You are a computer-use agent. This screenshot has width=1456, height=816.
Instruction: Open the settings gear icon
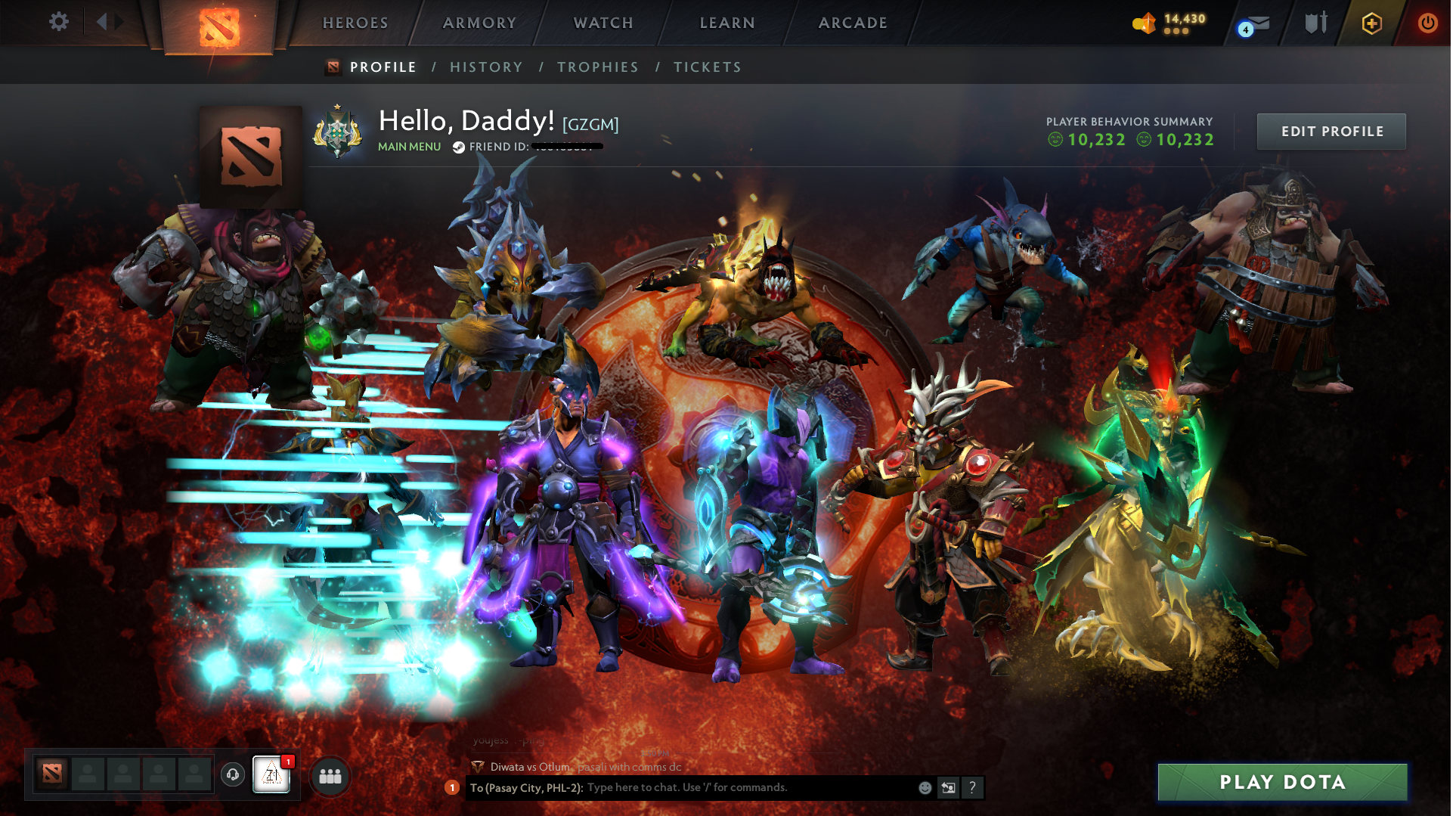[58, 22]
